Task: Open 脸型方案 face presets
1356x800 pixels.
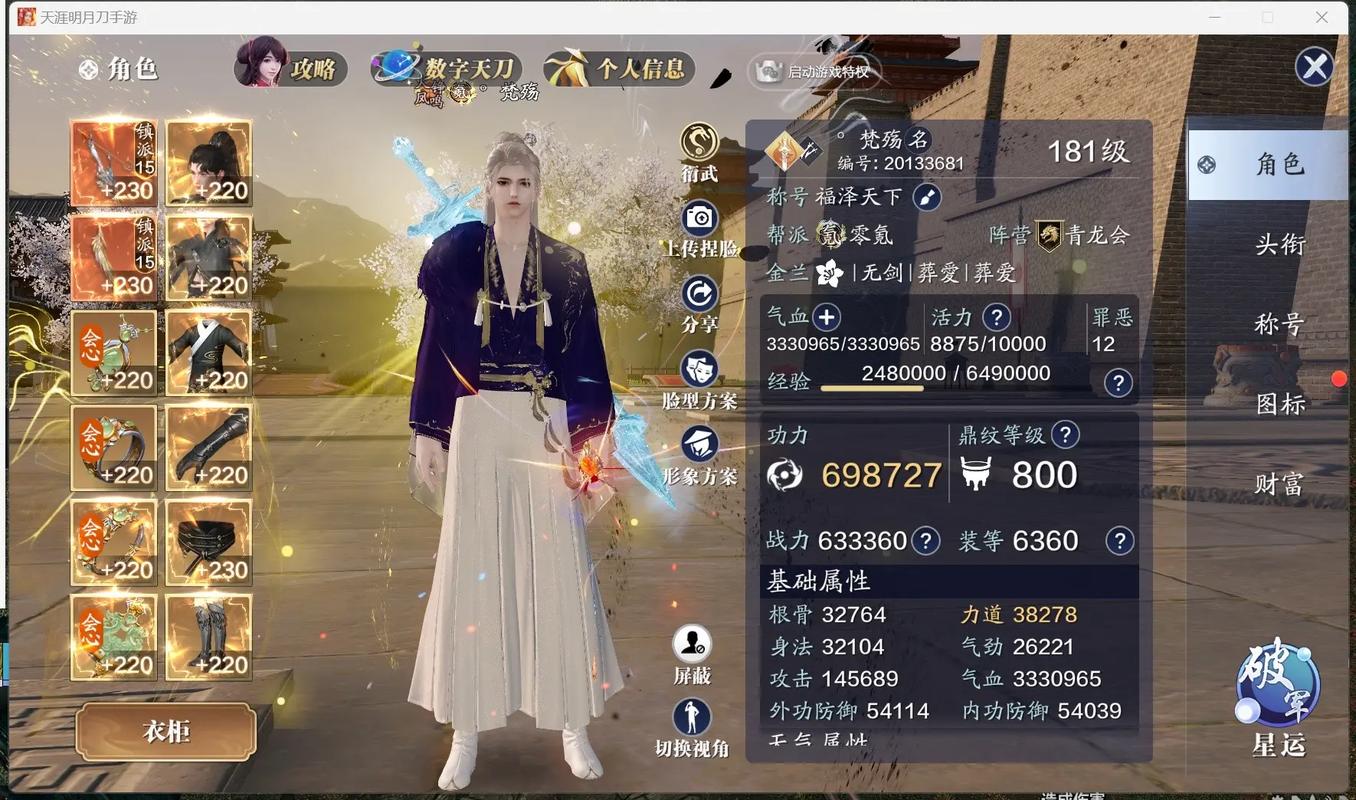Action: (699, 369)
